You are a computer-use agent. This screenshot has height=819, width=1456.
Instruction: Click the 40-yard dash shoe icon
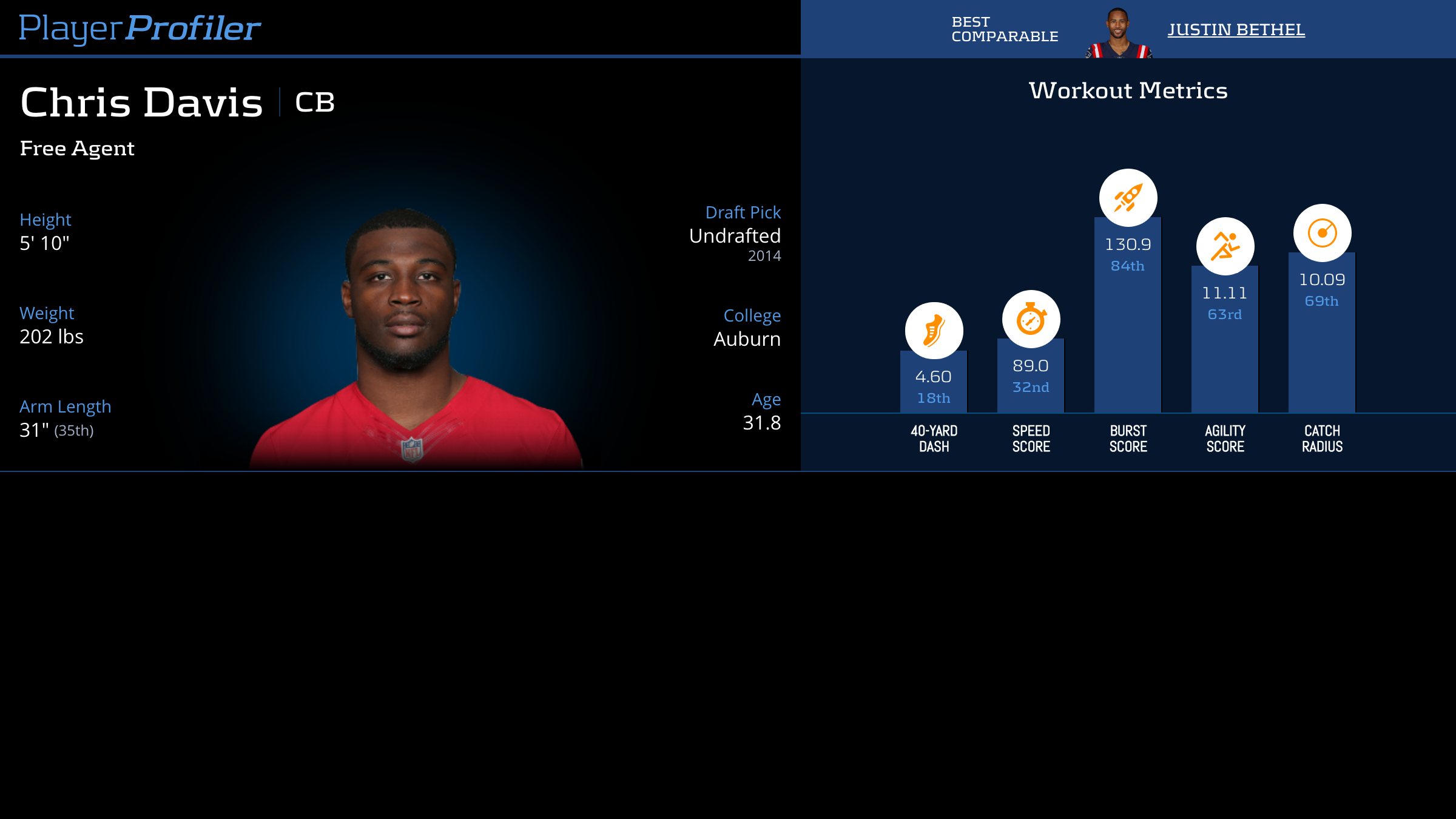point(934,331)
